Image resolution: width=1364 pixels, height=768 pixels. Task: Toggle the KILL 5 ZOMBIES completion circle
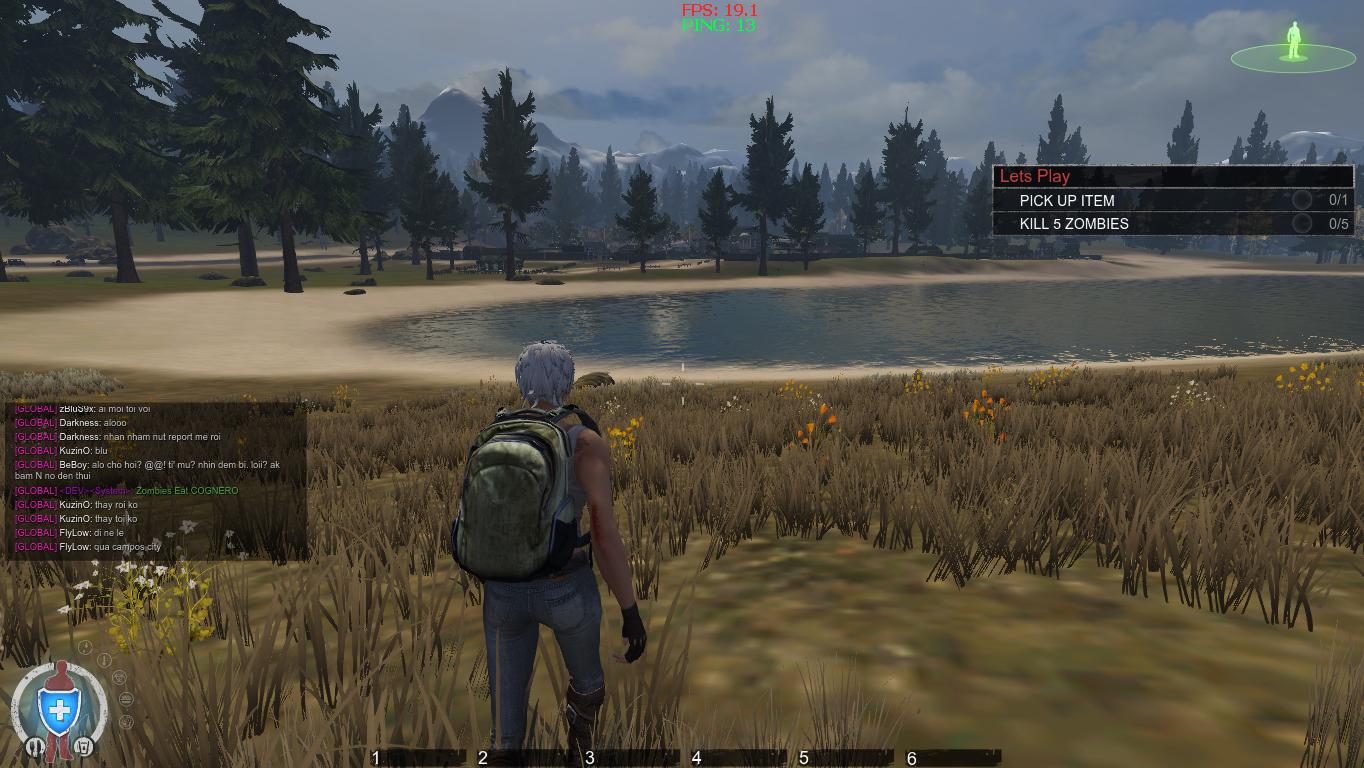[1302, 223]
